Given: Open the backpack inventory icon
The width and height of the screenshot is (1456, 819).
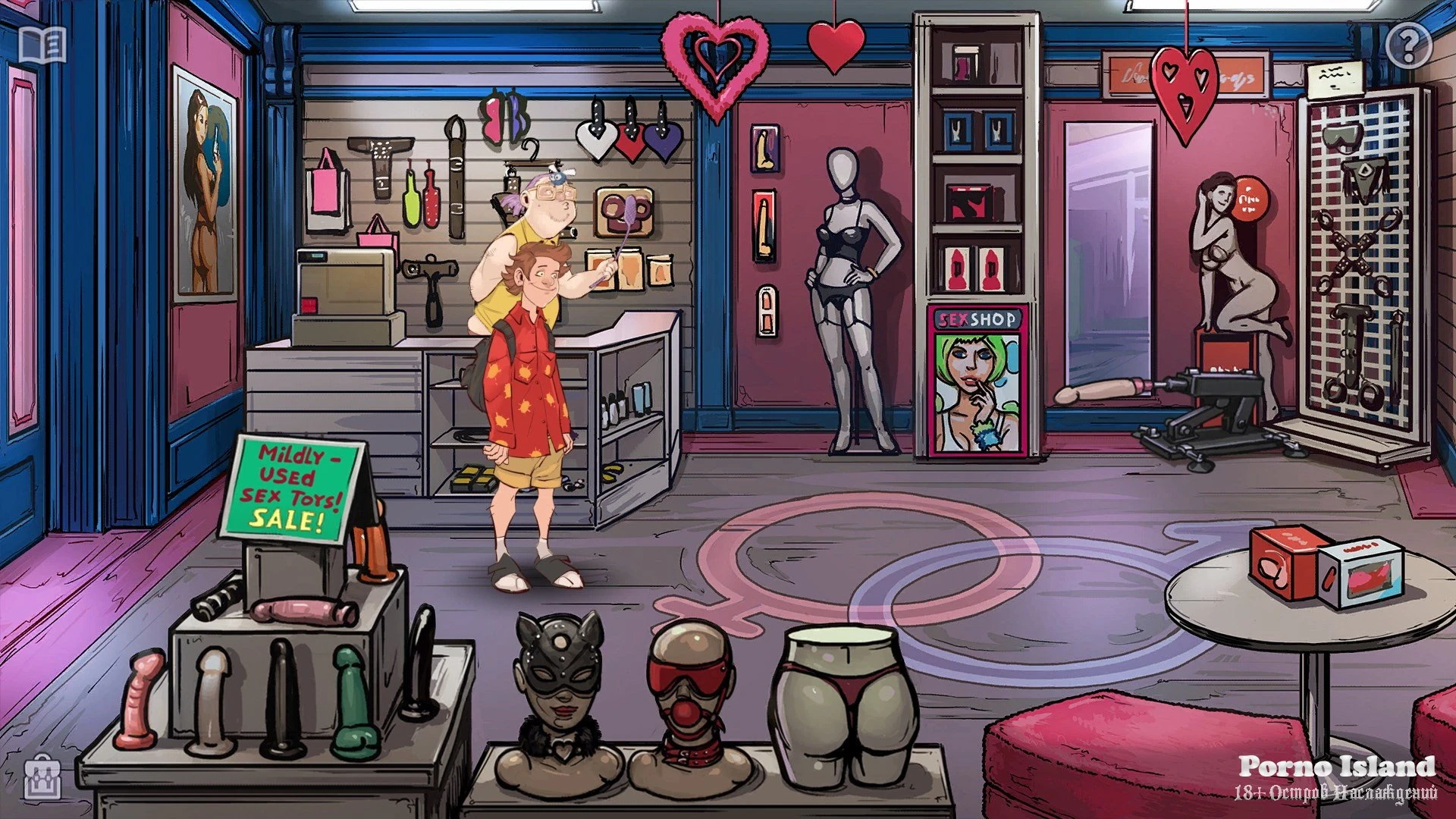Looking at the screenshot, I should (43, 777).
